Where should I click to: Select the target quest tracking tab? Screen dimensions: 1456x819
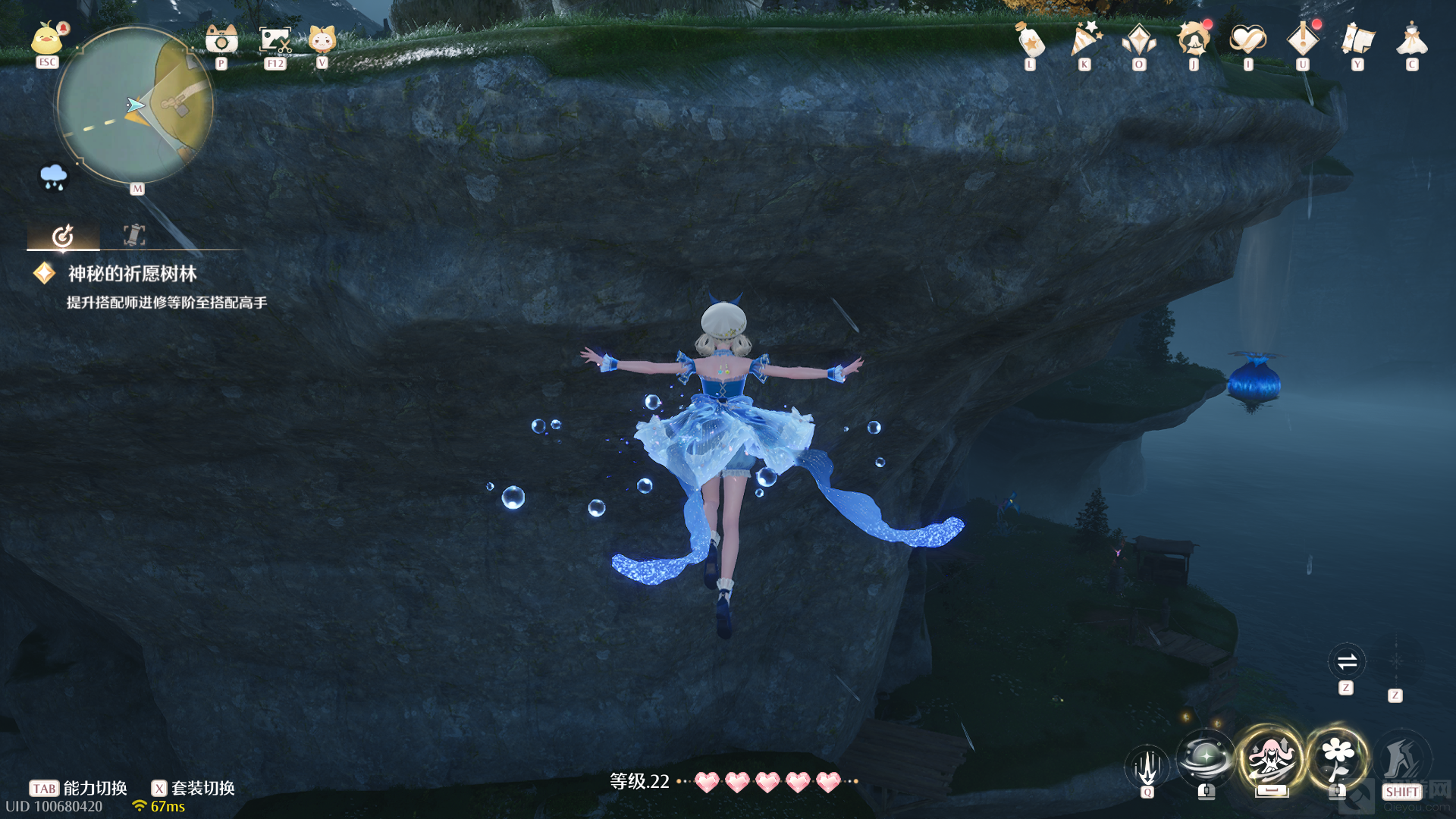[63, 236]
